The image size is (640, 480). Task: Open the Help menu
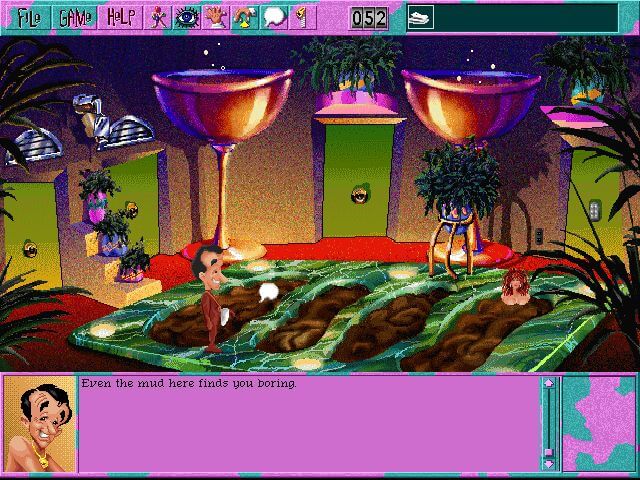point(120,17)
